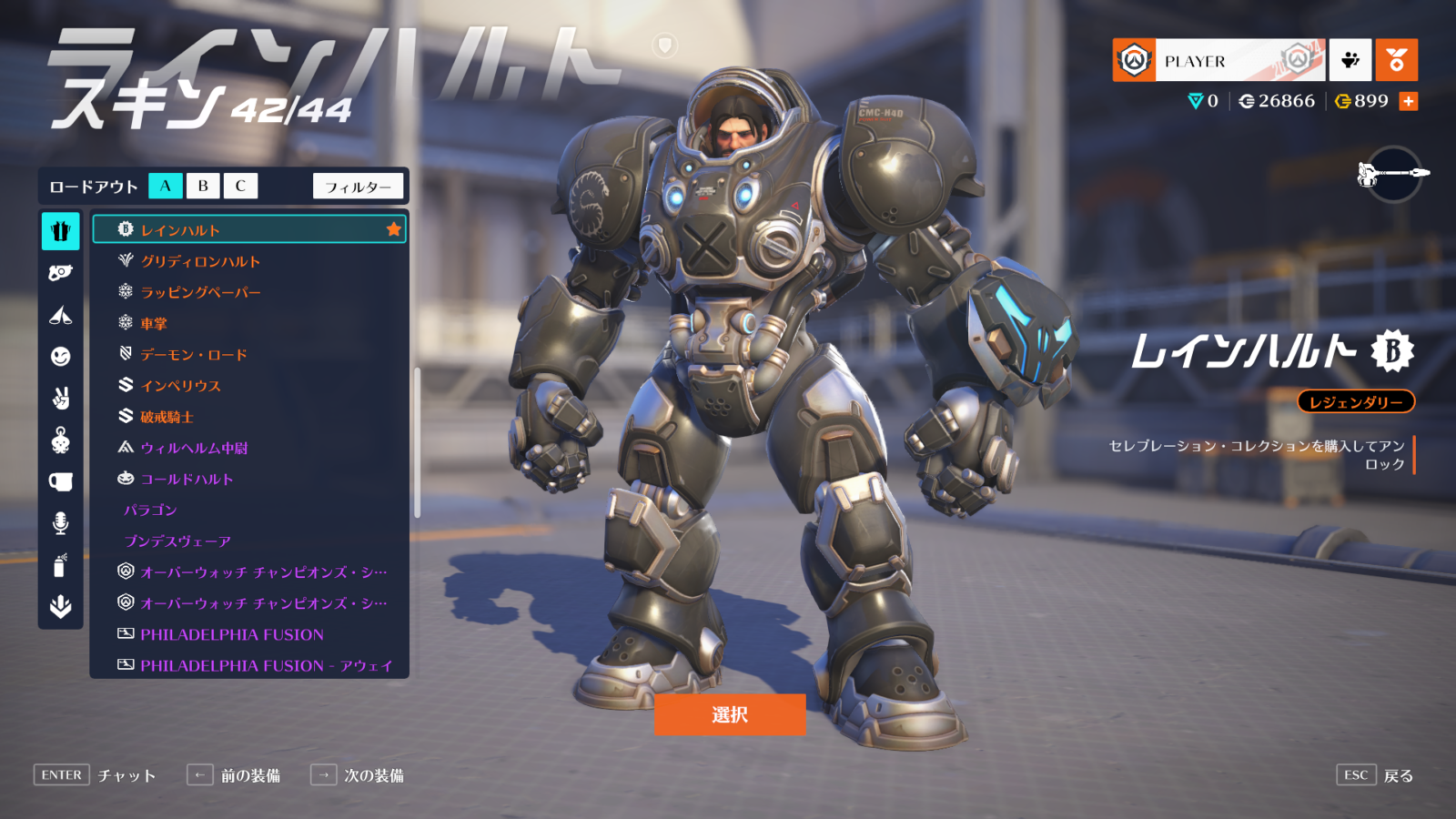Click the orange + button to buy currency

pos(1409,100)
